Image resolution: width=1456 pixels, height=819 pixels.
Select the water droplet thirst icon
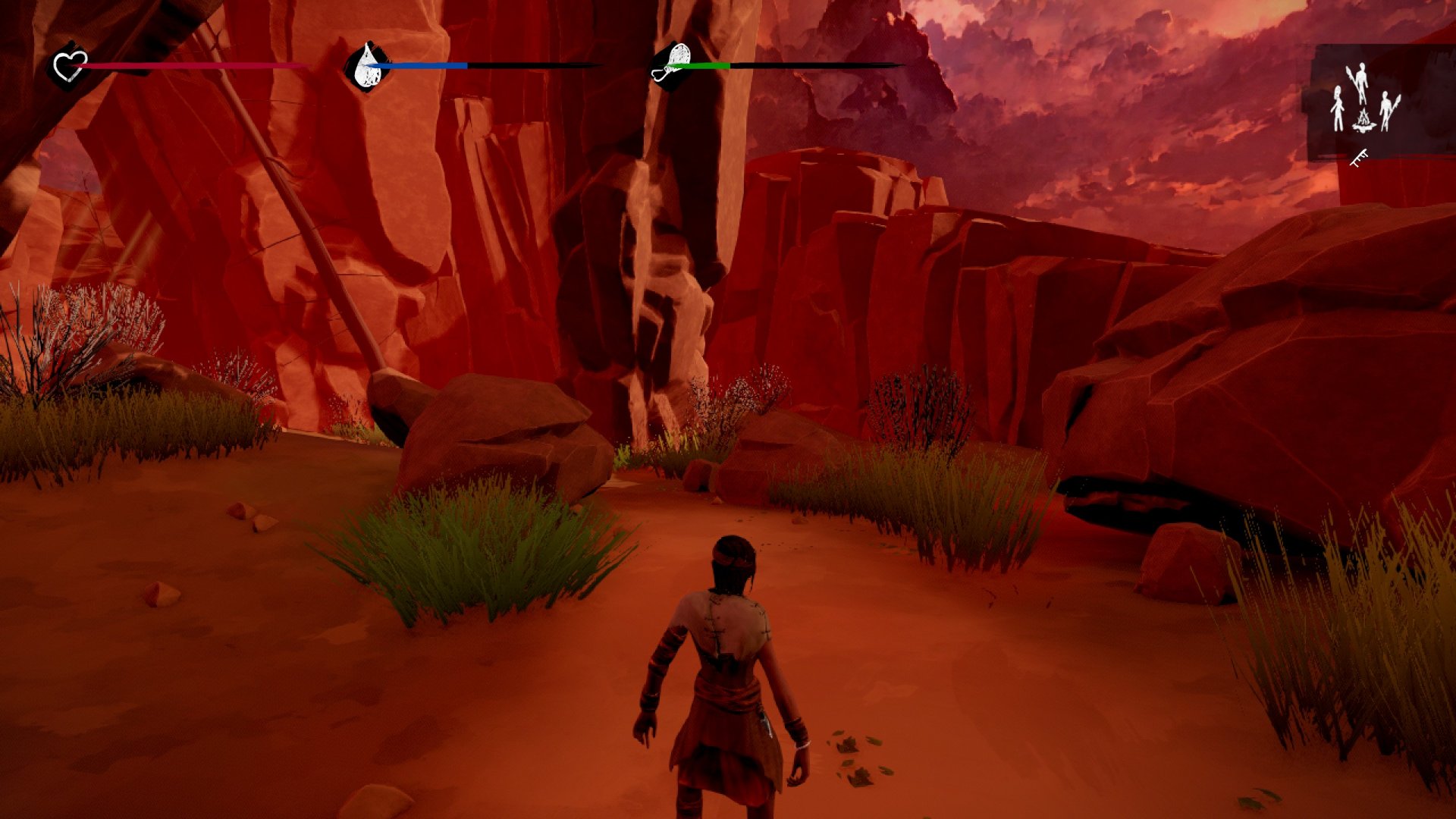367,65
